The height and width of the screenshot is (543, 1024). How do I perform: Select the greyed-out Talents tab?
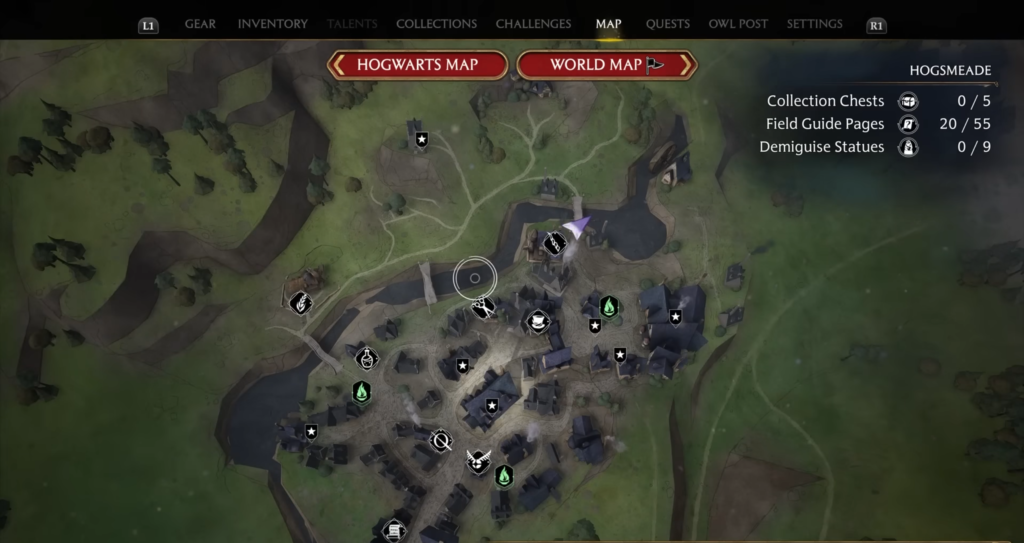point(353,24)
